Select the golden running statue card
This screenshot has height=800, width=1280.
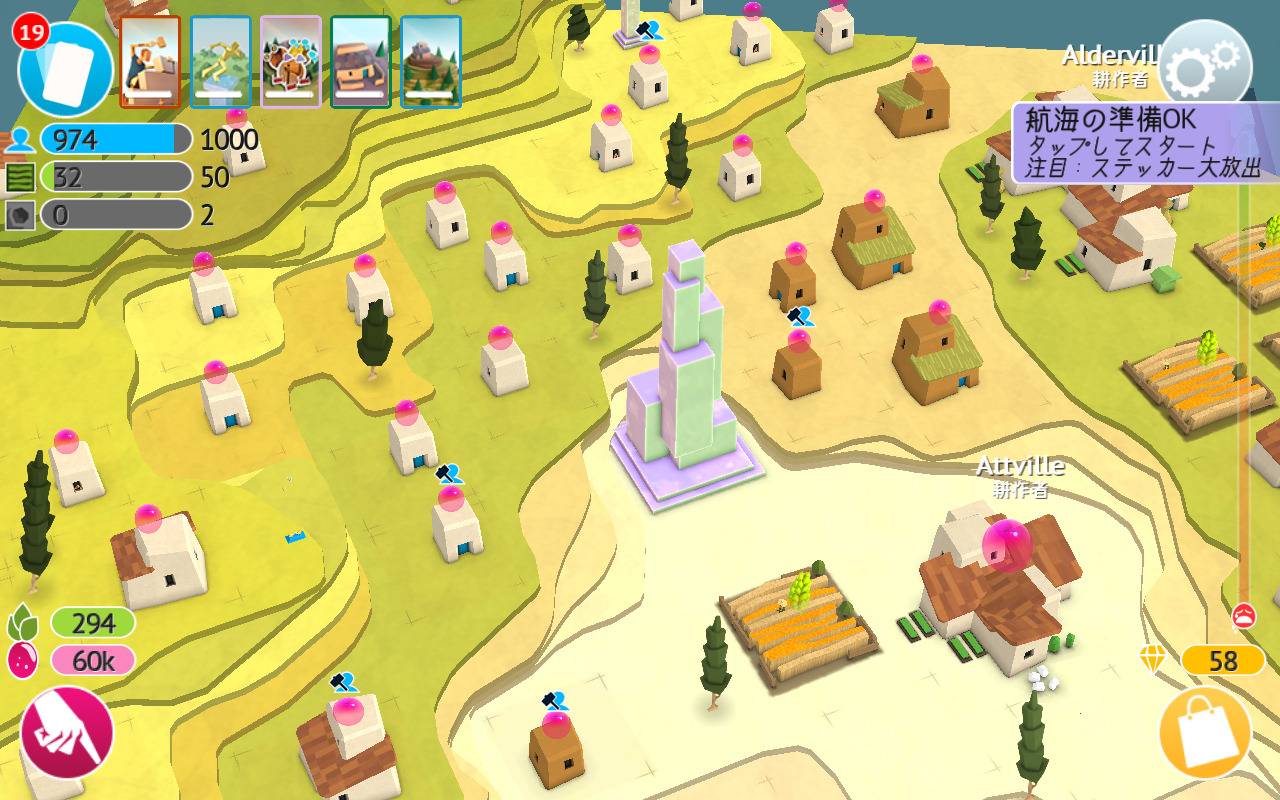click(220, 61)
